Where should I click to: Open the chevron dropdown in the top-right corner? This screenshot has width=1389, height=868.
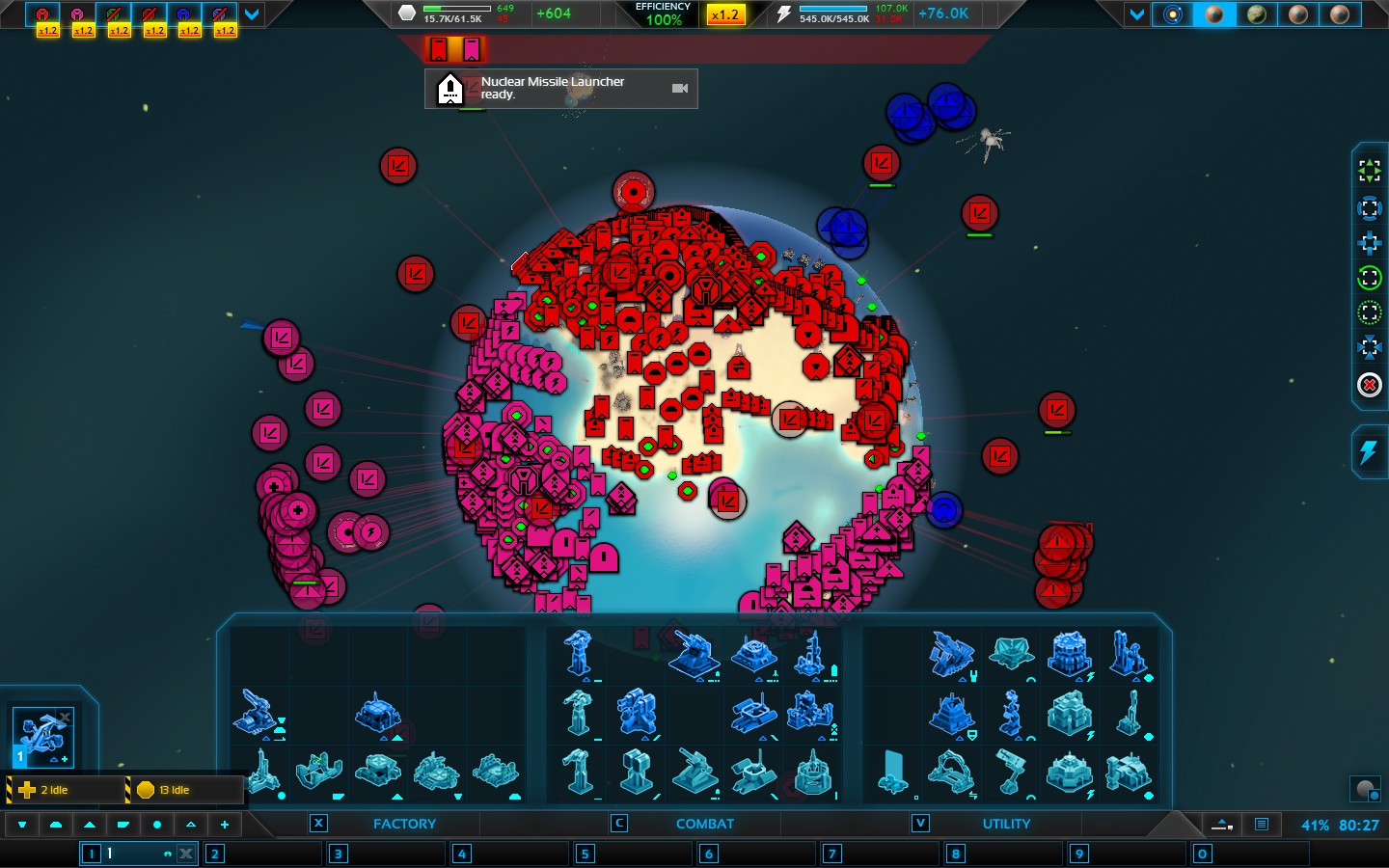point(1136,14)
